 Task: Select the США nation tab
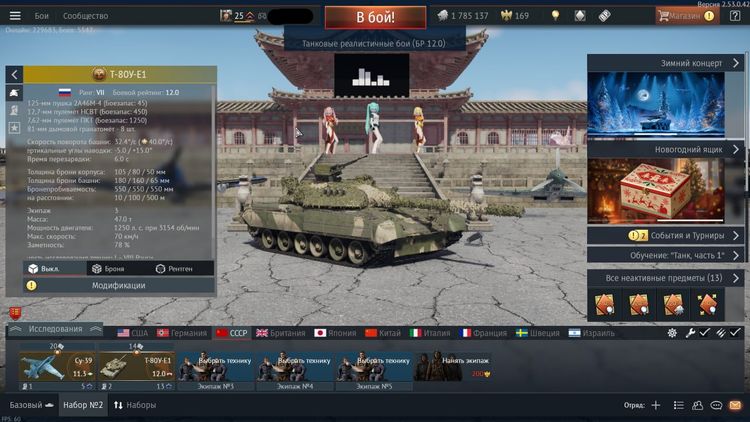pyautogui.click(x=132, y=332)
